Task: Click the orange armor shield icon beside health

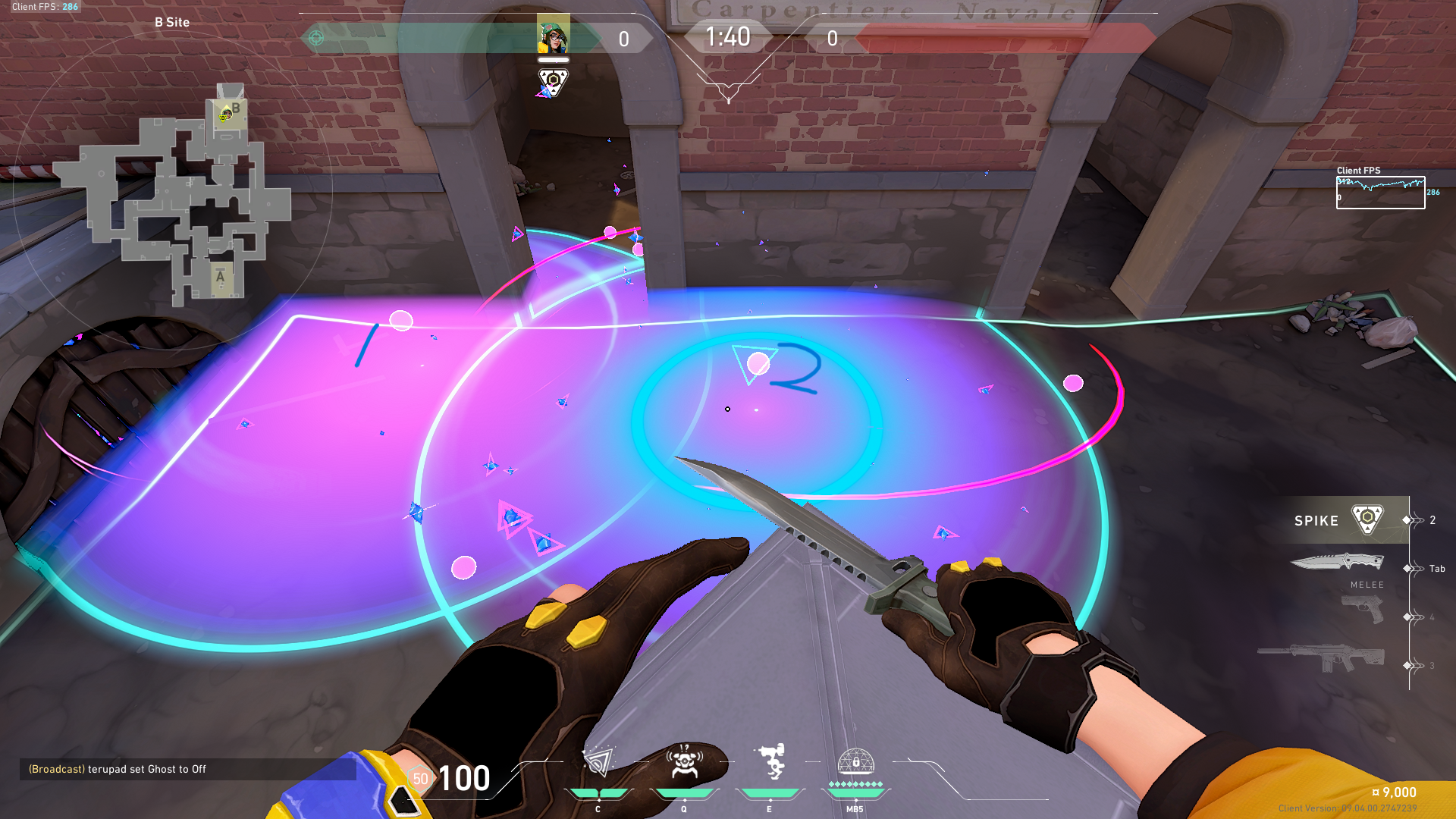Action: (x=421, y=778)
